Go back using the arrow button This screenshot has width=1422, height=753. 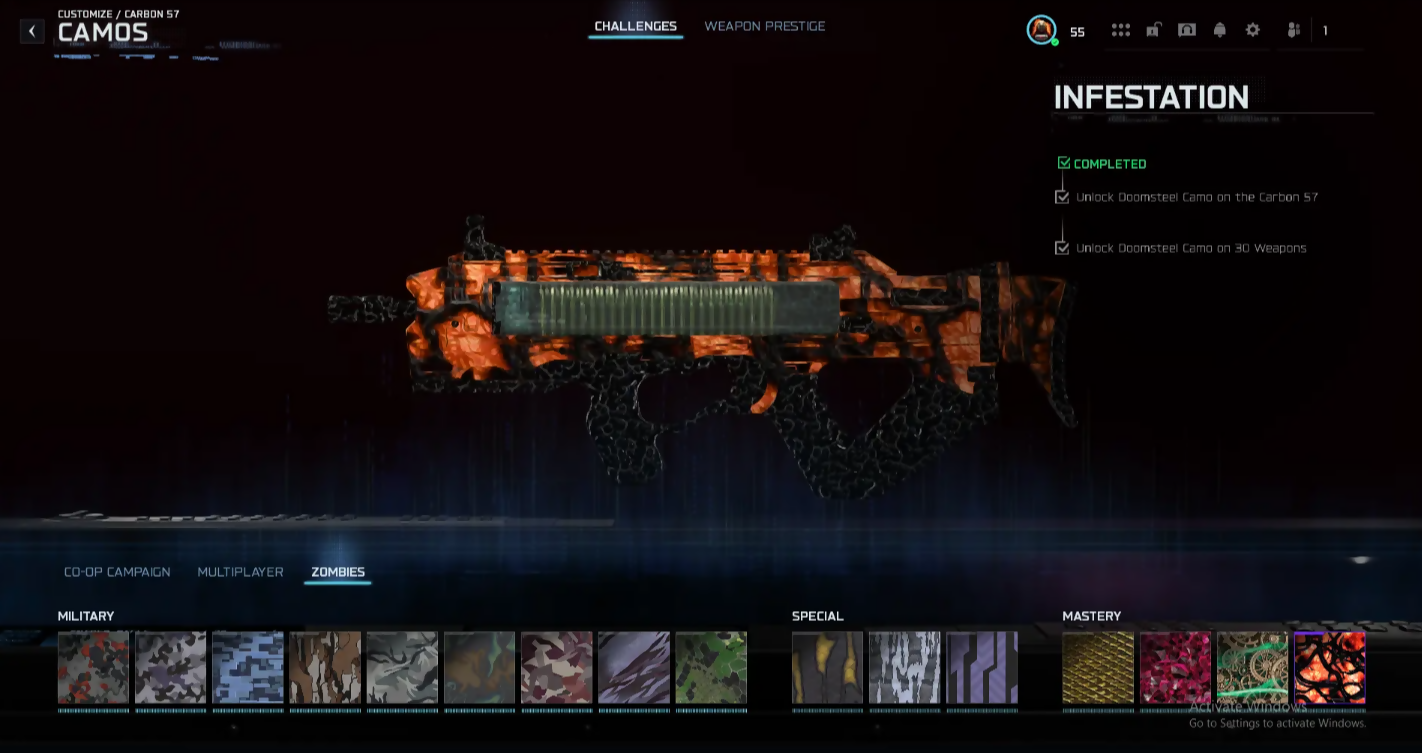(x=32, y=31)
